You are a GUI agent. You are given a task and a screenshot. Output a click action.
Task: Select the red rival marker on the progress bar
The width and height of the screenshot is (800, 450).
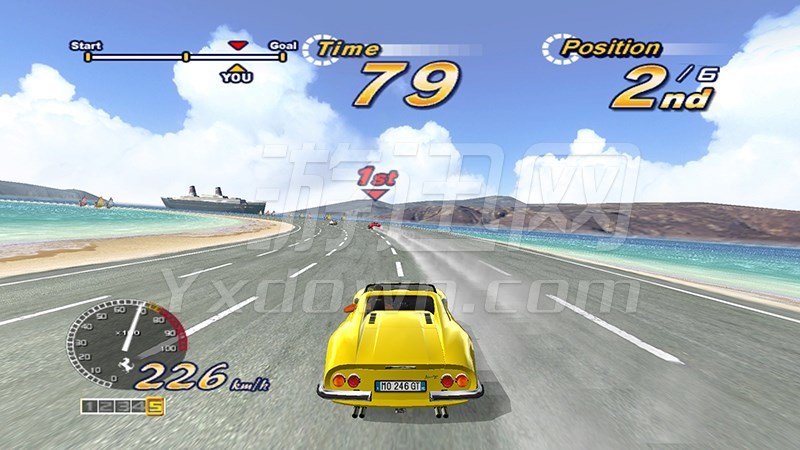tap(237, 45)
